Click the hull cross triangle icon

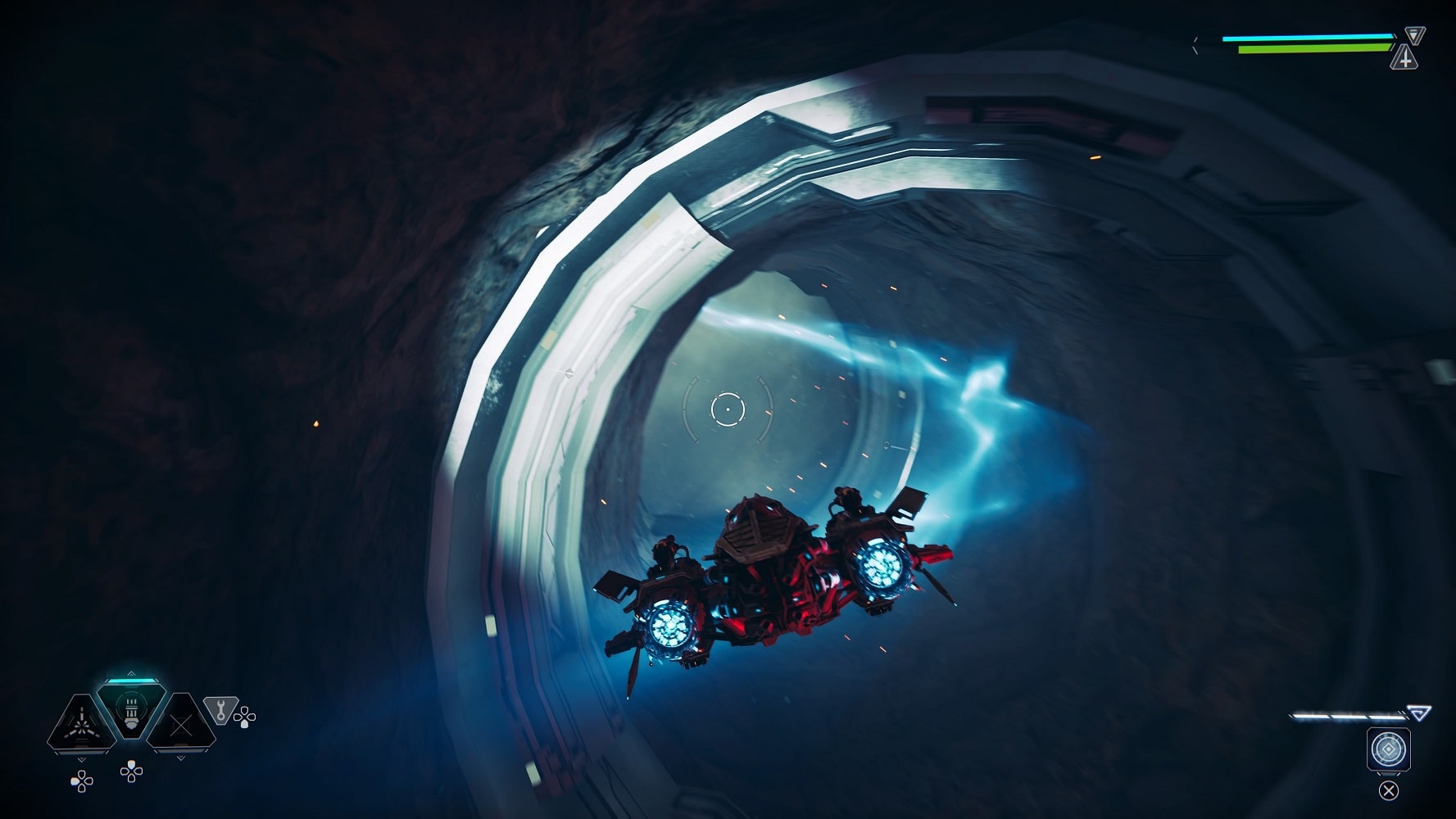(1405, 59)
